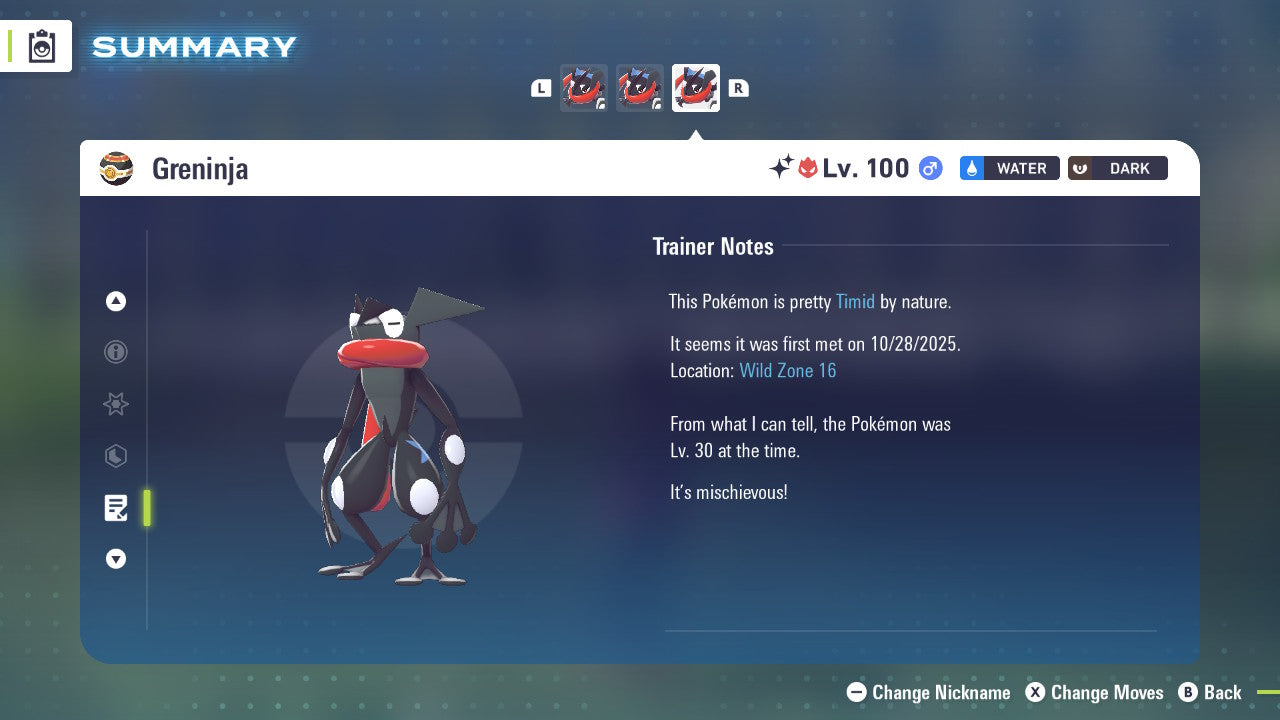The image size is (1280, 720).
Task: Select the Trainer Notes memo icon
Action: coord(116,508)
